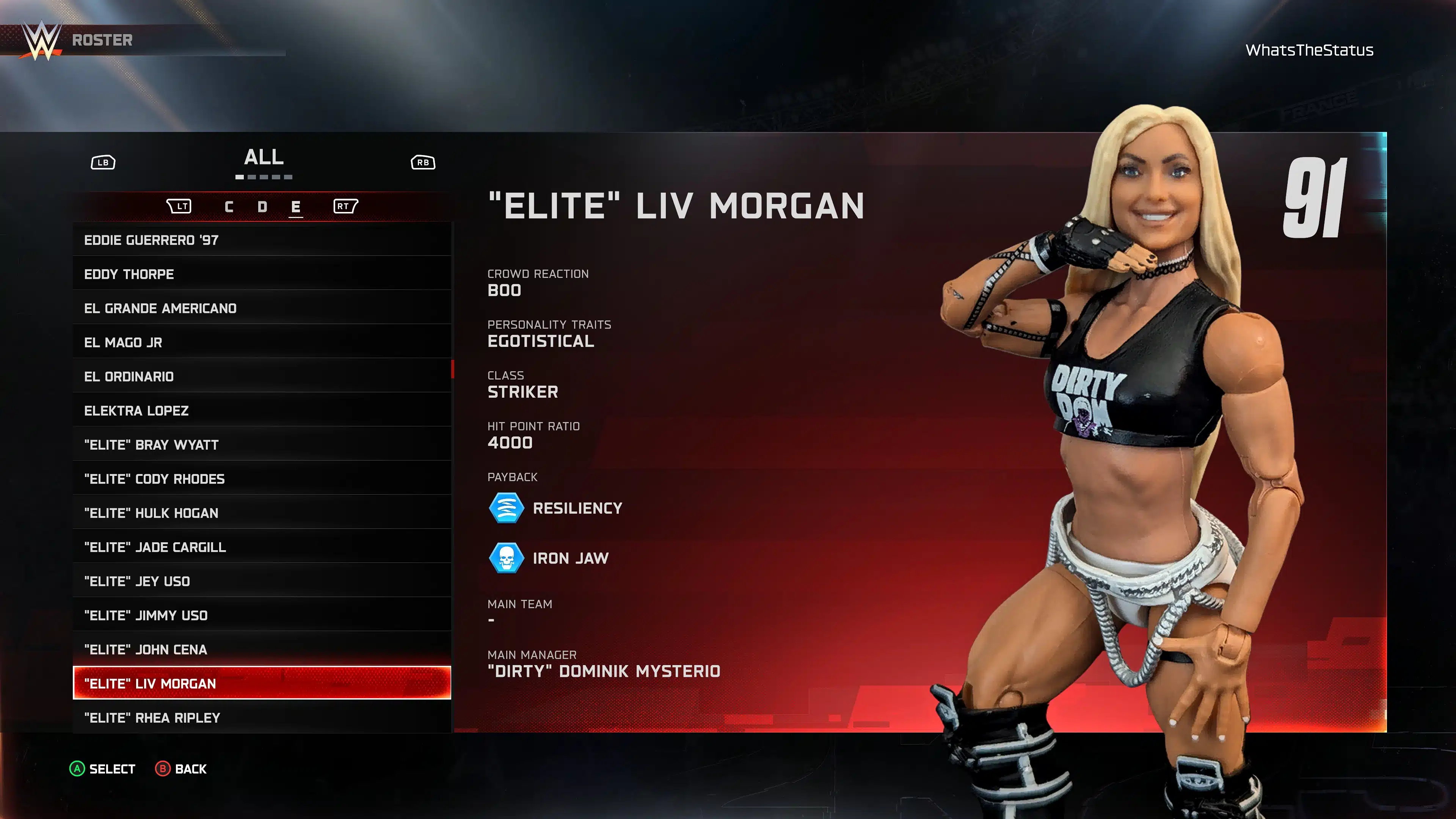Click the Iron Jaw skull icon
This screenshot has width=1456, height=819.
click(x=507, y=559)
